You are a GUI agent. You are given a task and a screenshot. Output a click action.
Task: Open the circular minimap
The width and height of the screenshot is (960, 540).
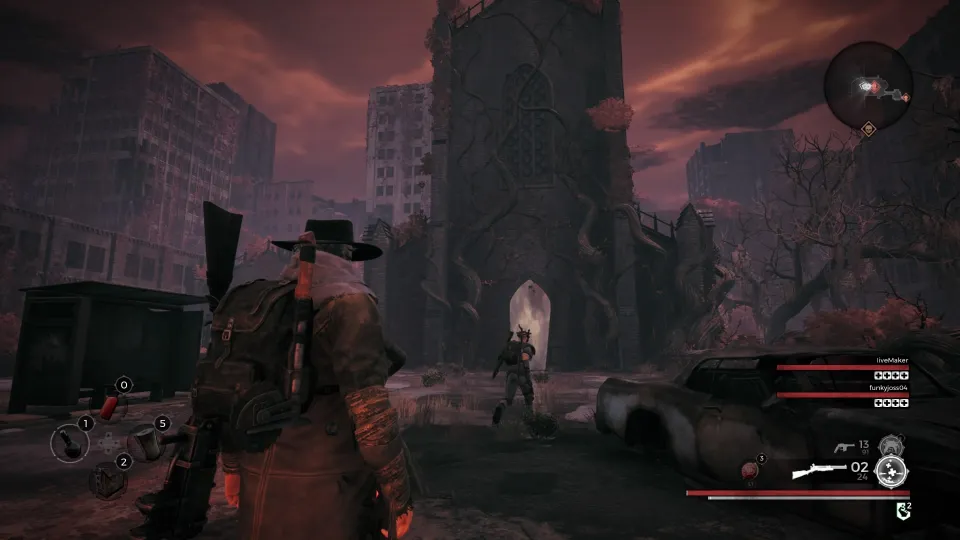click(869, 86)
